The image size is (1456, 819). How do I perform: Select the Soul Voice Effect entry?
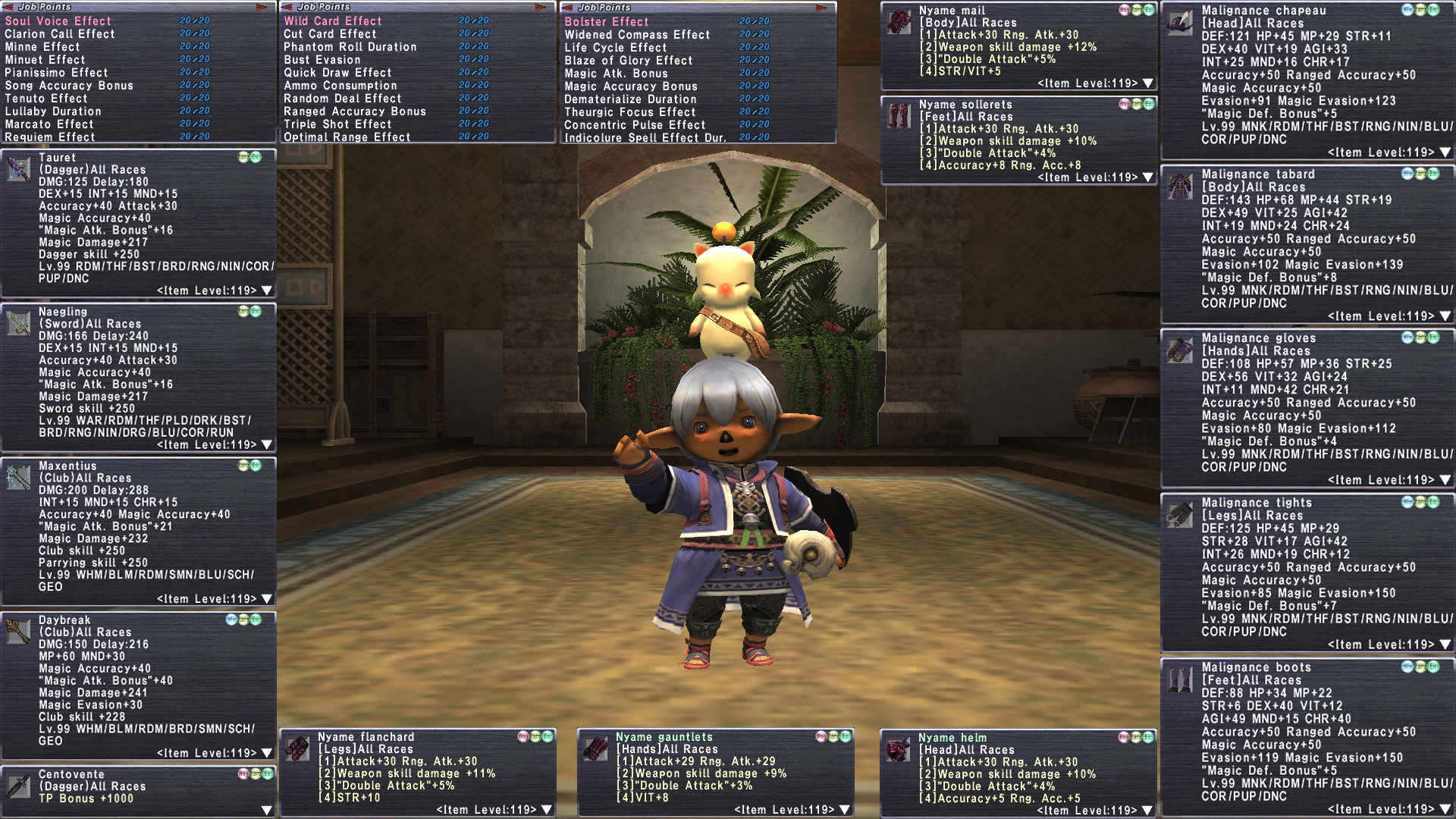pyautogui.click(x=58, y=21)
